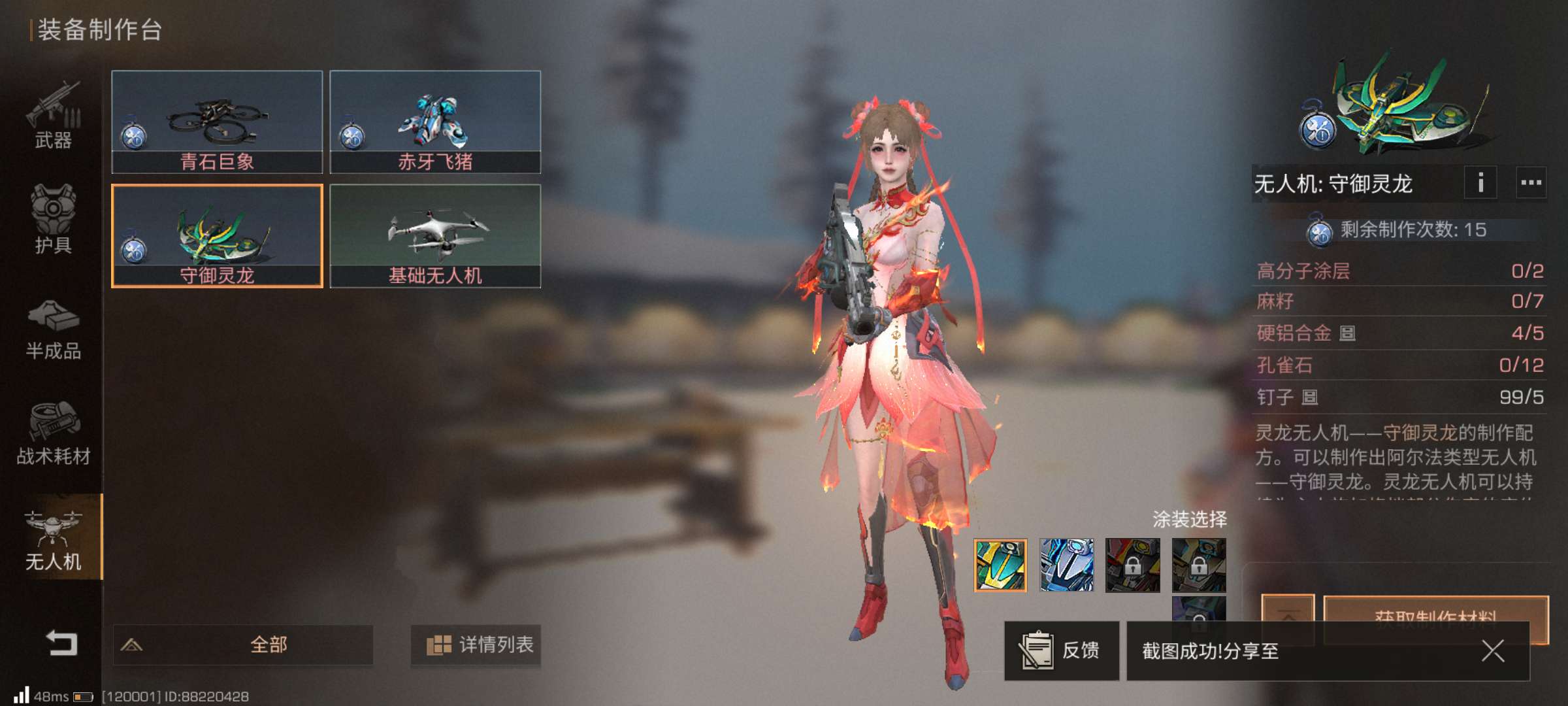Screen dimensions: 1568x706
Task: Choose the 青石巨象 drone recipe
Action: 217,122
